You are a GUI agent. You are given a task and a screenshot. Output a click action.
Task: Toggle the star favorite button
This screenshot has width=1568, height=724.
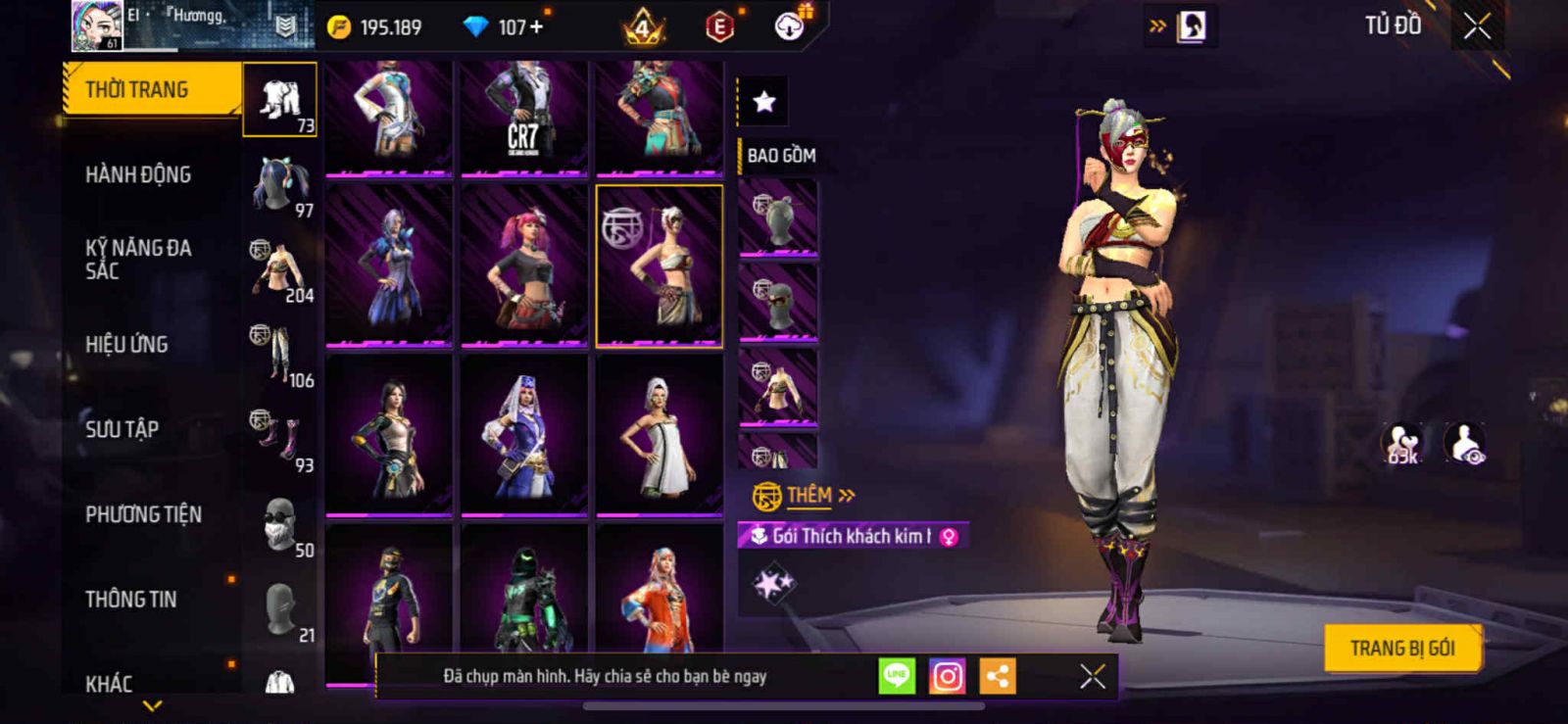[x=763, y=101]
